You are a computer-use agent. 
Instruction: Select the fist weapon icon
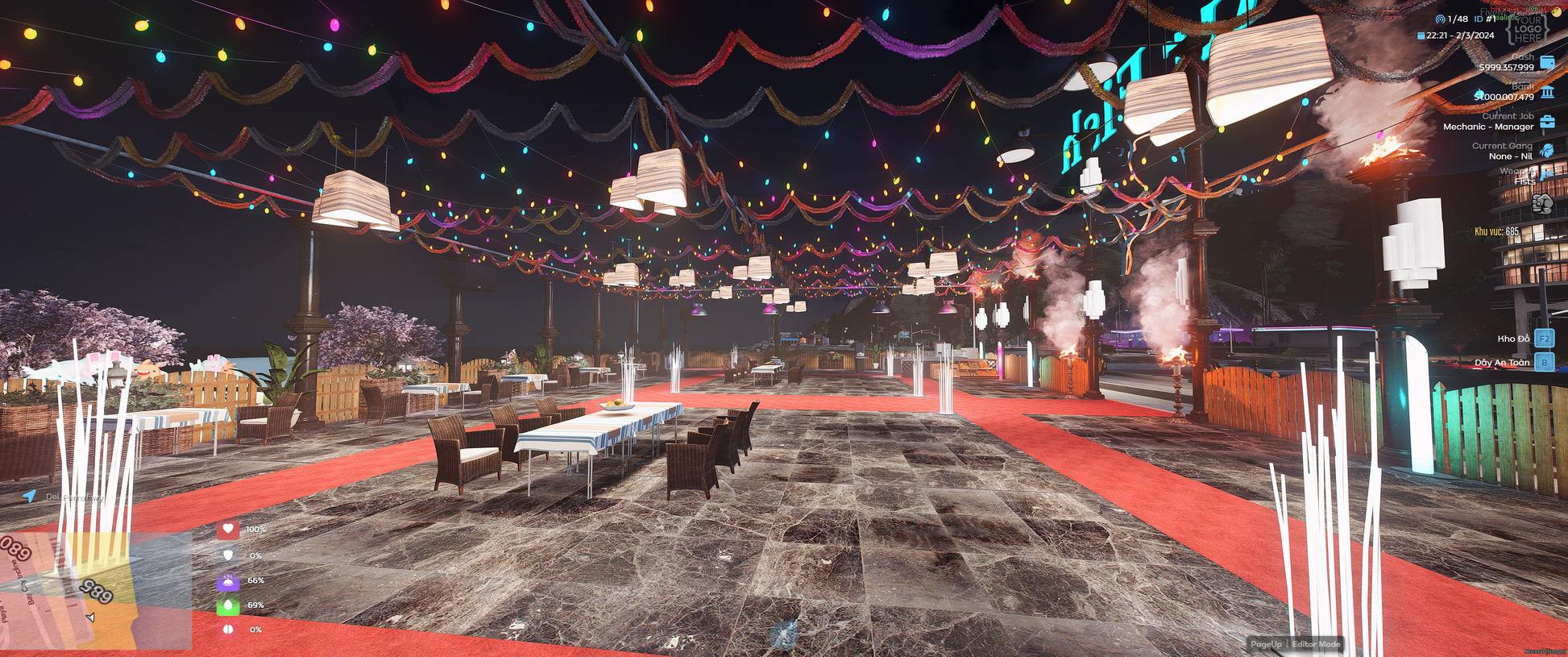pos(1542,204)
